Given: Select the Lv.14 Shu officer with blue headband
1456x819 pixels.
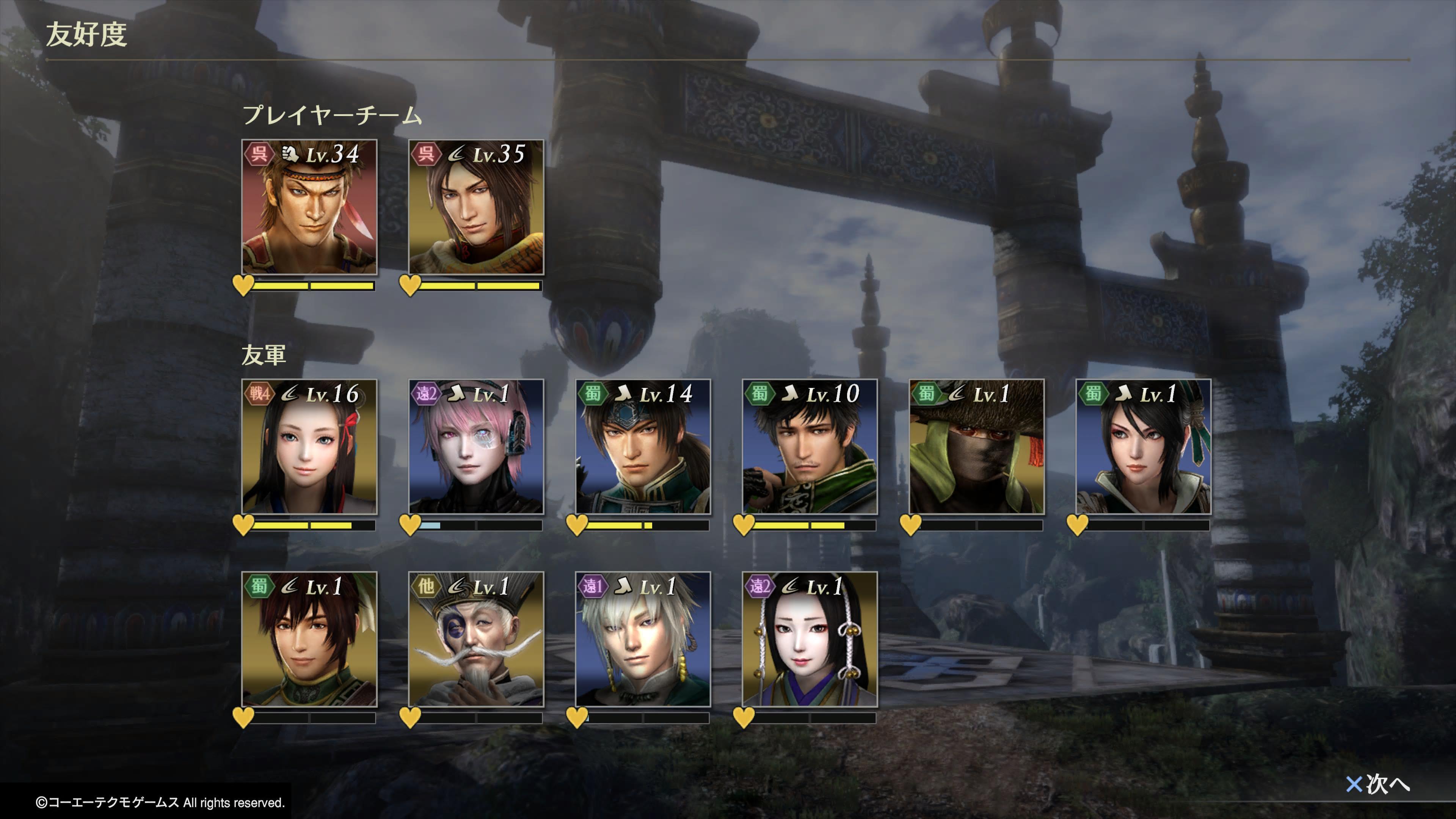Looking at the screenshot, I should pyautogui.click(x=643, y=447).
